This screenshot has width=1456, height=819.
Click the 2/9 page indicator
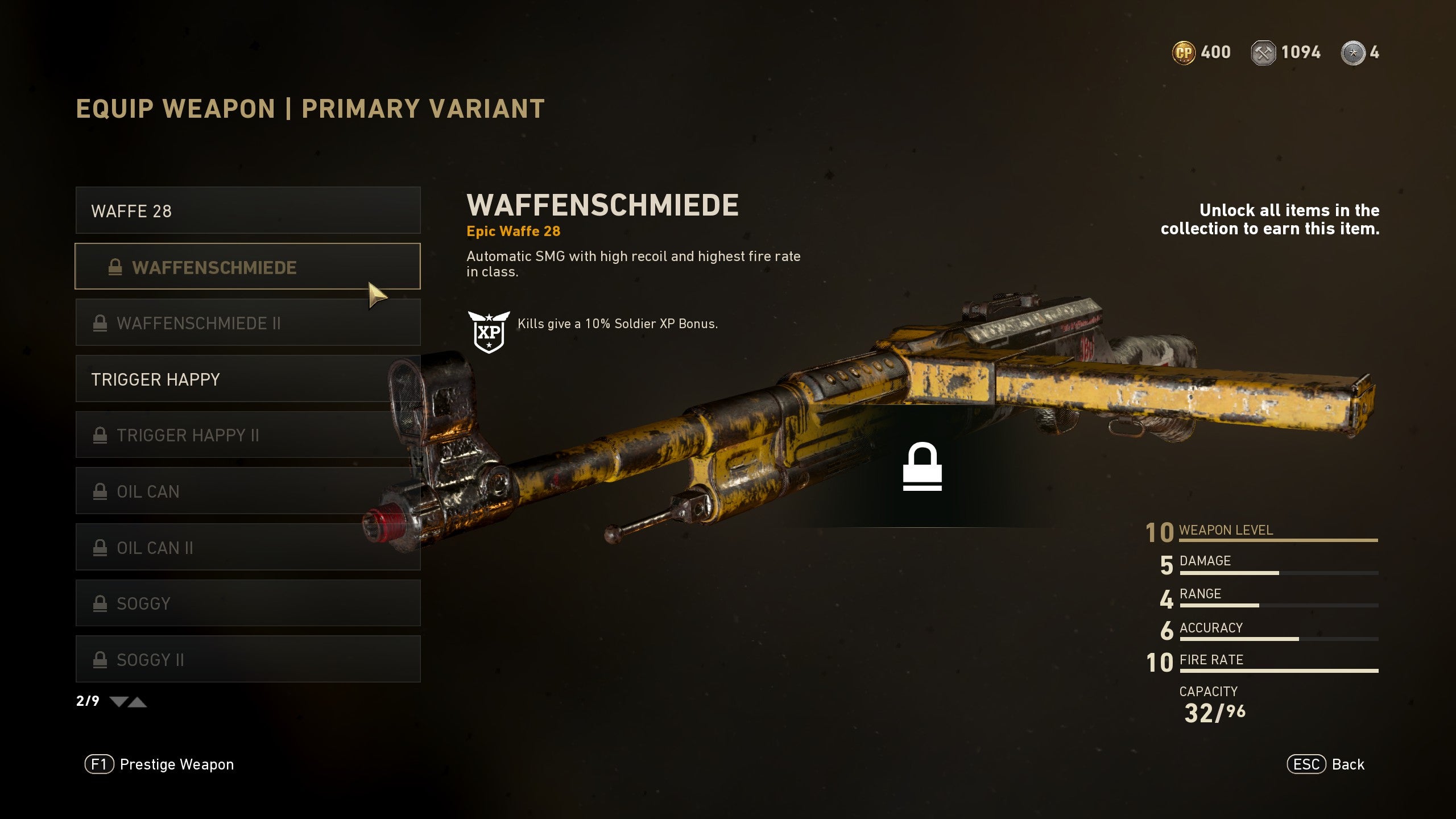pyautogui.click(x=86, y=701)
